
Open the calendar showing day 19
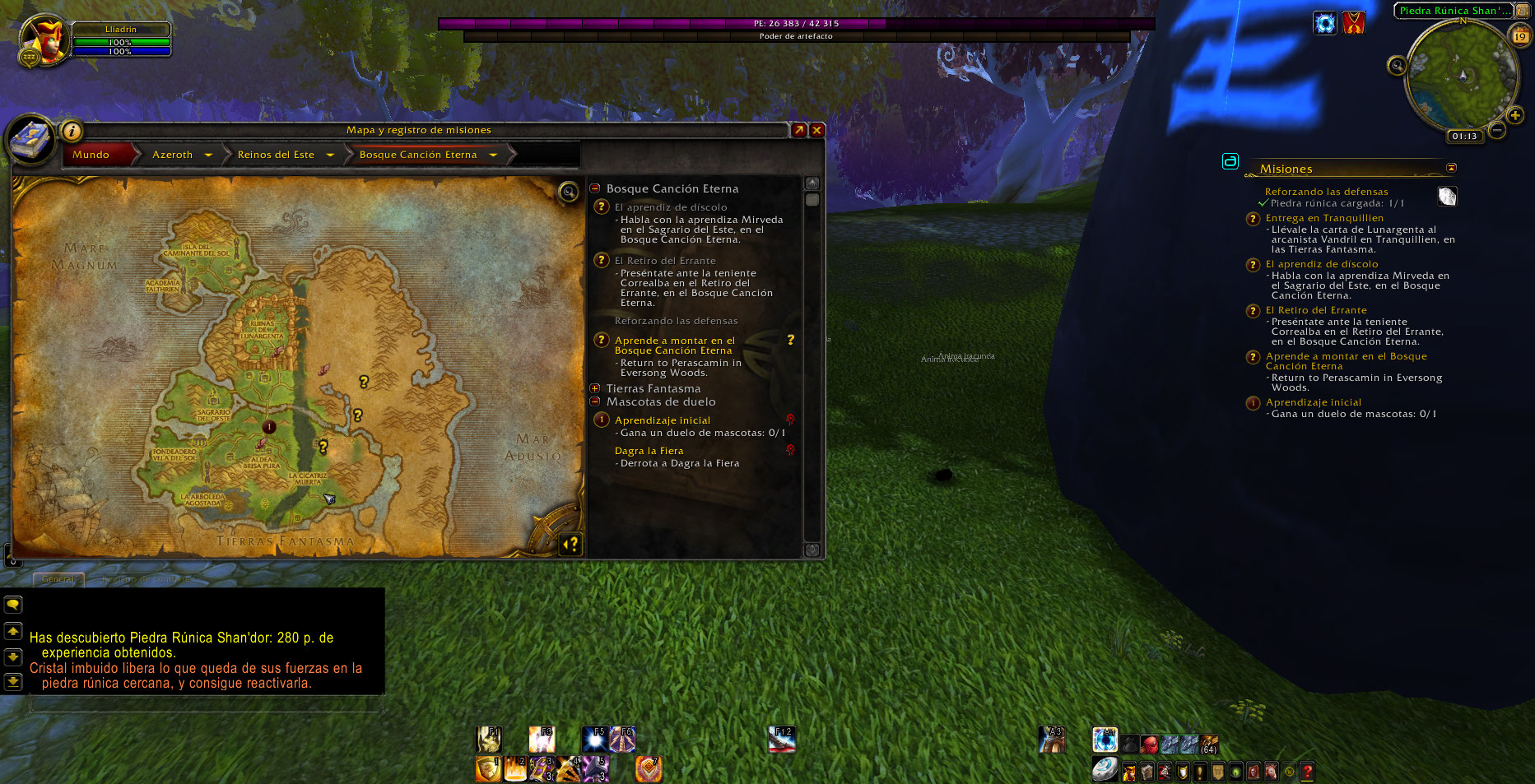tap(1520, 35)
